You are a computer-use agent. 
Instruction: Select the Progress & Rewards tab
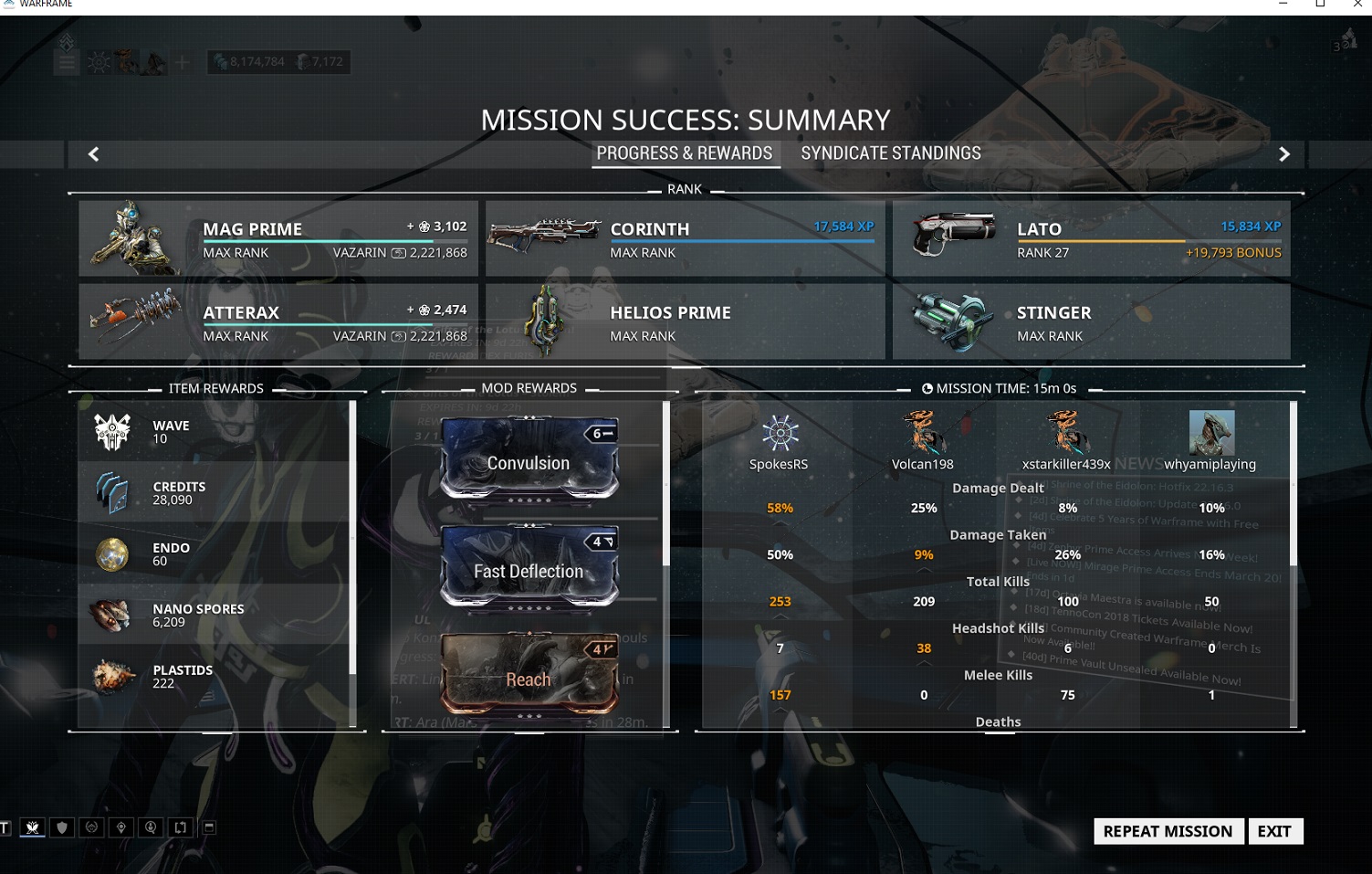click(685, 153)
